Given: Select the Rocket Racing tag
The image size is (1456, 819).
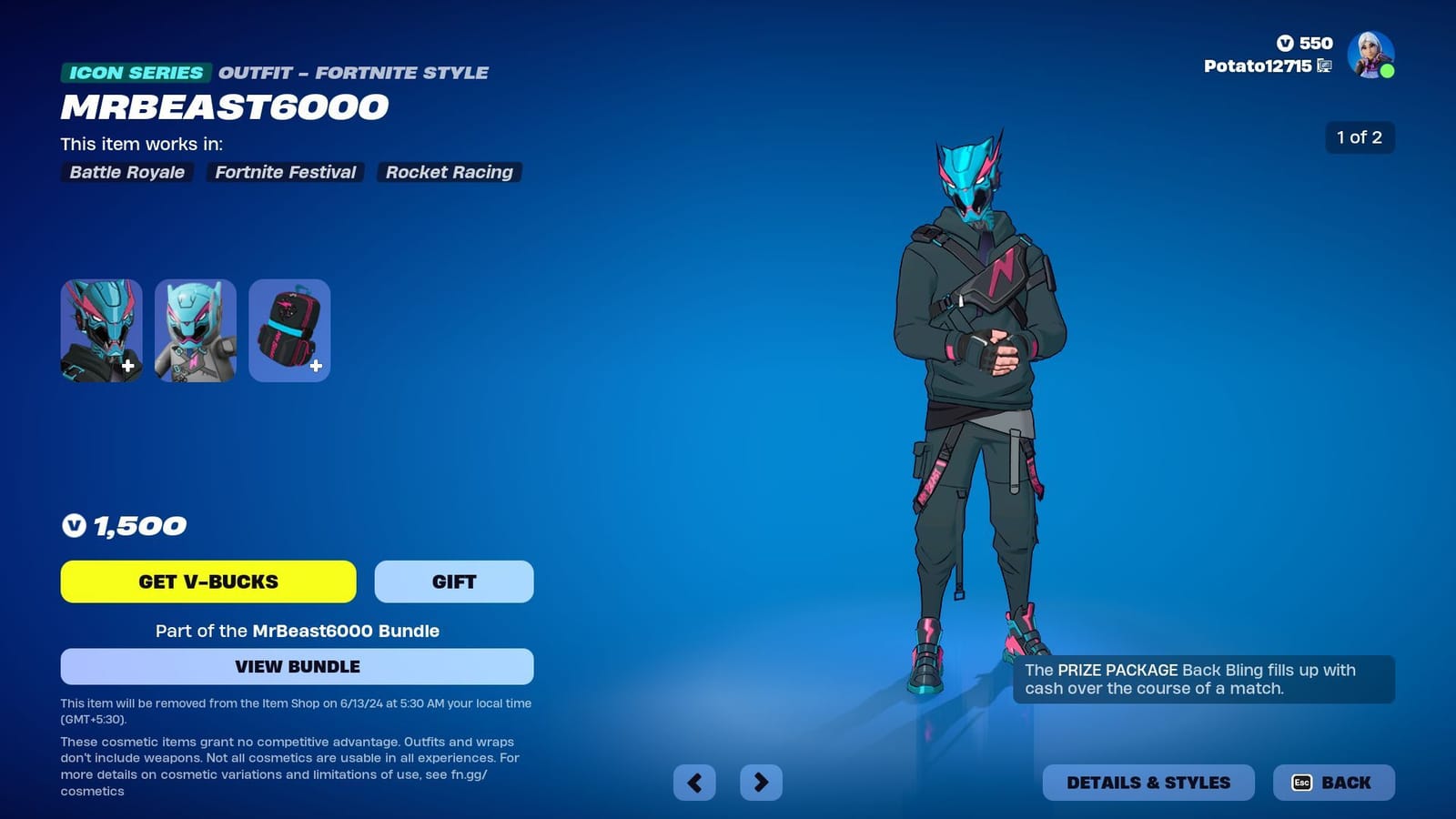Looking at the screenshot, I should tap(450, 172).
